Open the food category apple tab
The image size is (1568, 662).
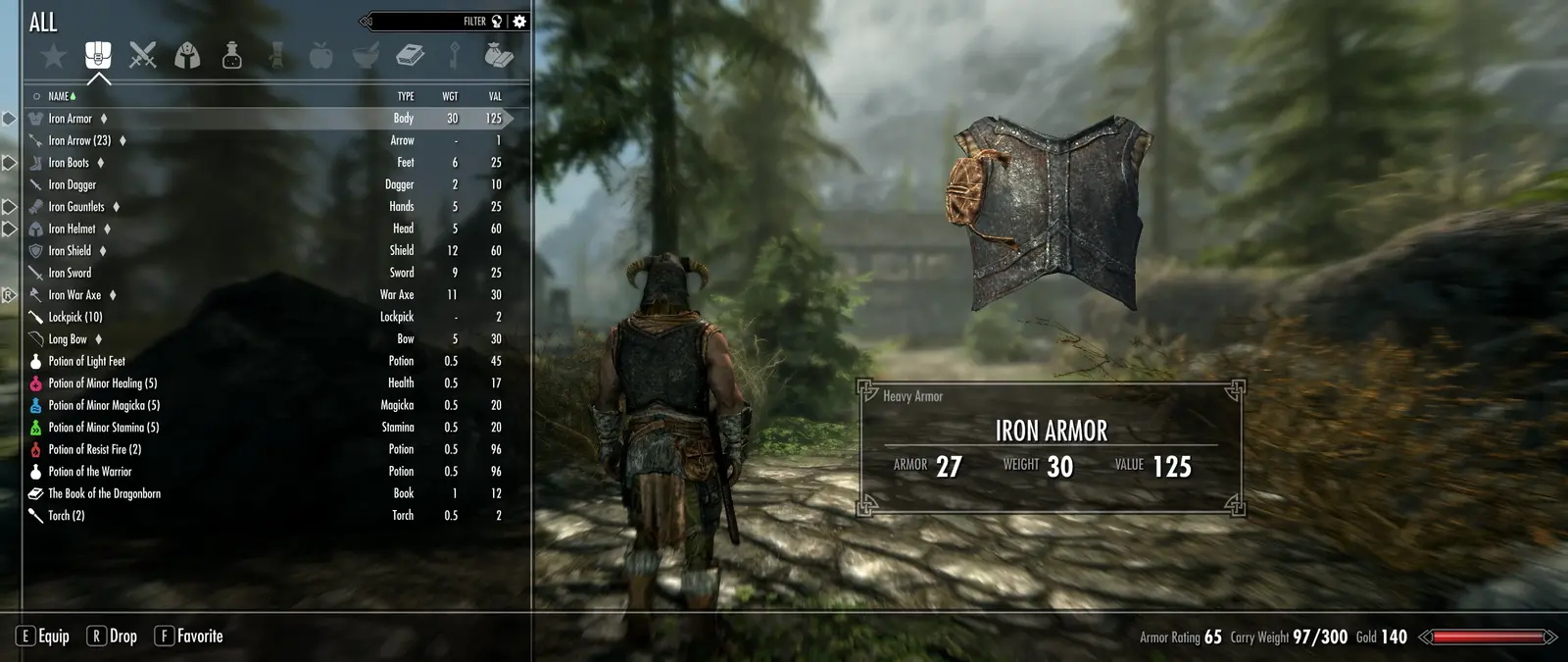click(x=320, y=55)
